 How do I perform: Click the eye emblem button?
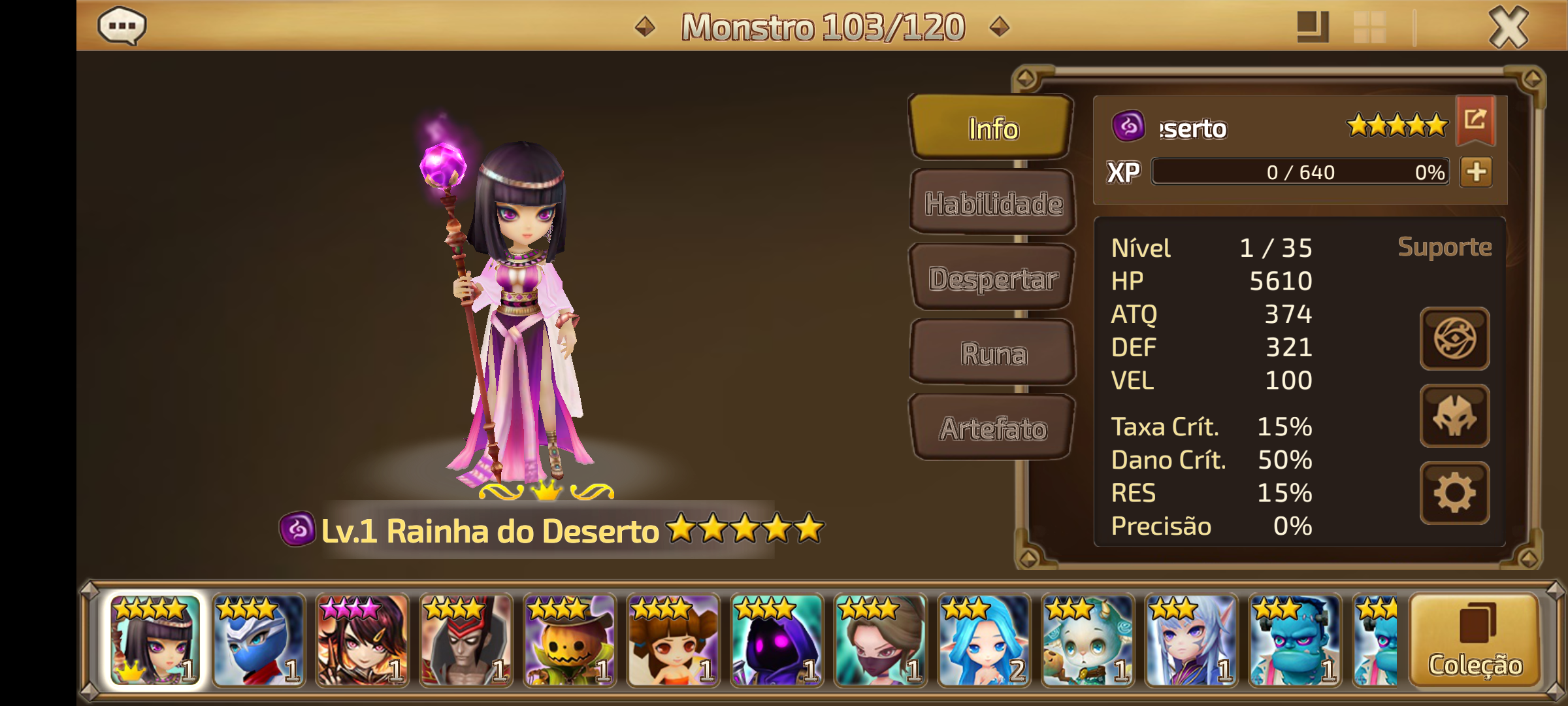(x=1454, y=339)
